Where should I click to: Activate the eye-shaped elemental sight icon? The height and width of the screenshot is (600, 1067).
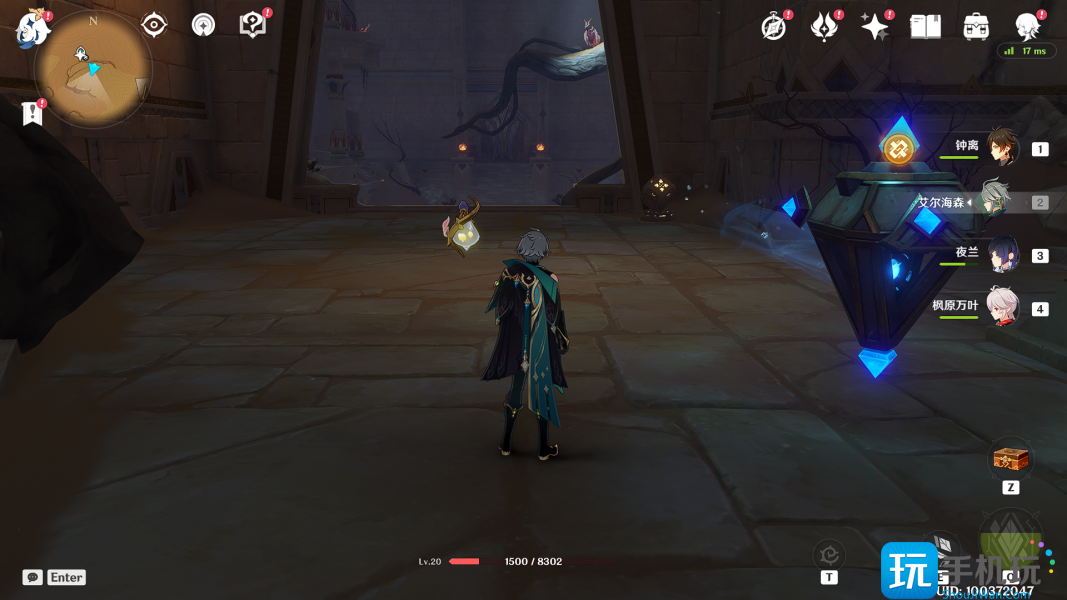(x=154, y=25)
